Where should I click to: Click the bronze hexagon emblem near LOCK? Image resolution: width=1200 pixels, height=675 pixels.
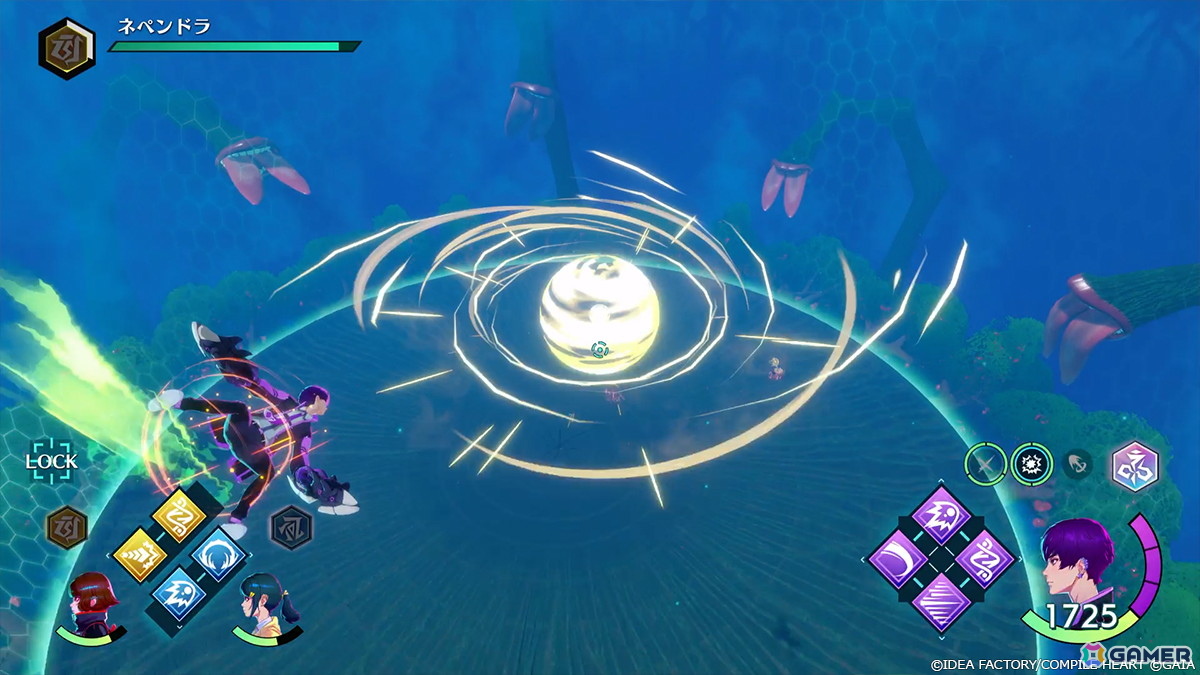coord(67,524)
